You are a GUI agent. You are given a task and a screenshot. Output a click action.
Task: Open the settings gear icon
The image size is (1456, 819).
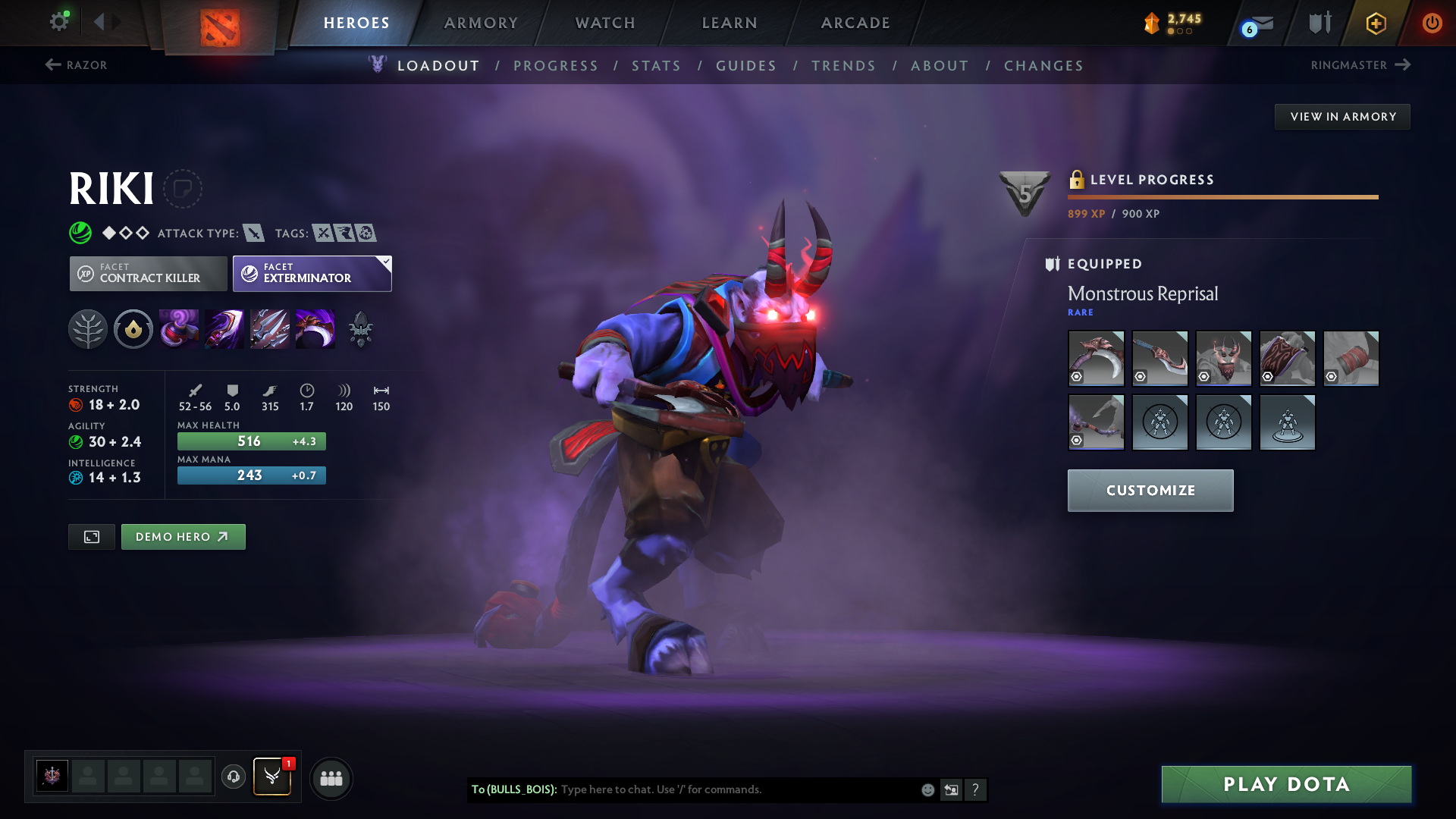[x=59, y=21]
